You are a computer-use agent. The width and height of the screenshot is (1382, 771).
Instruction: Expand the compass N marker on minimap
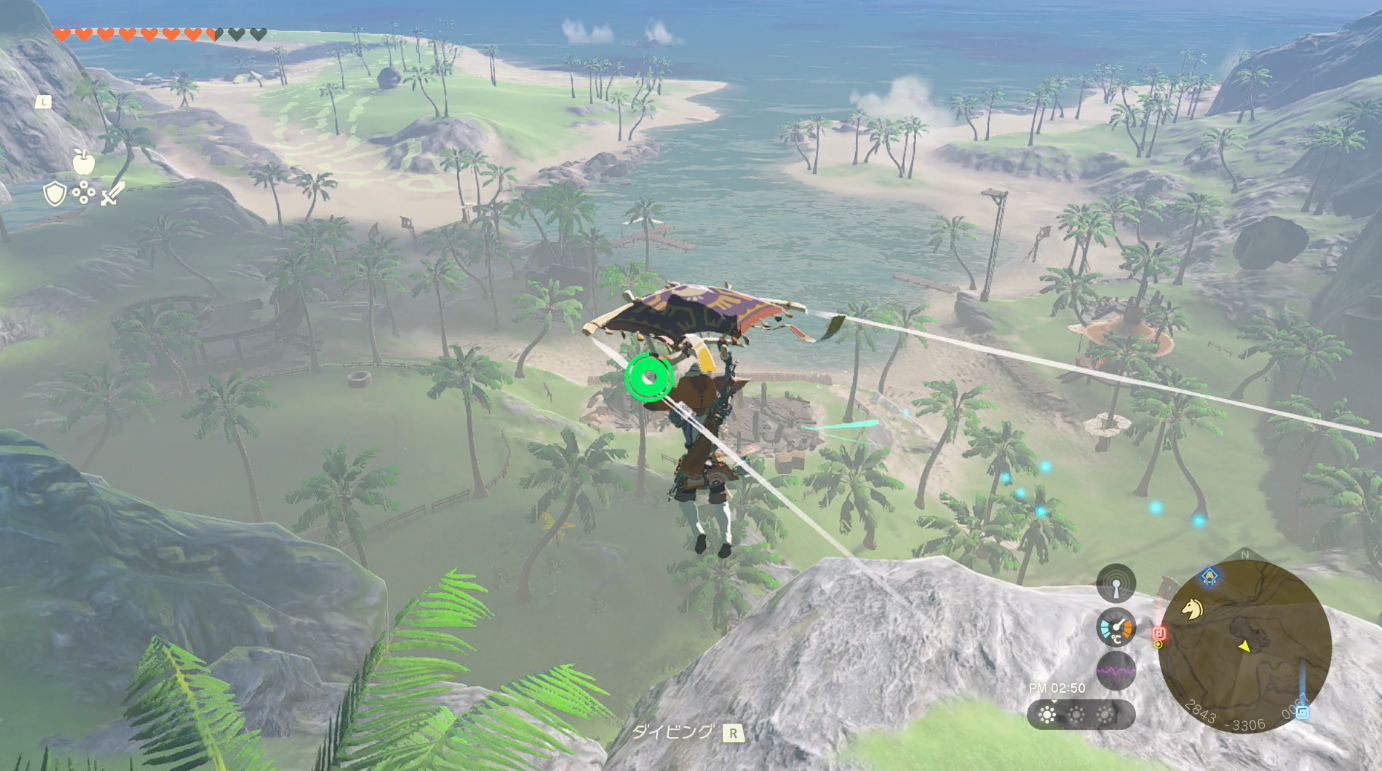[1243, 553]
